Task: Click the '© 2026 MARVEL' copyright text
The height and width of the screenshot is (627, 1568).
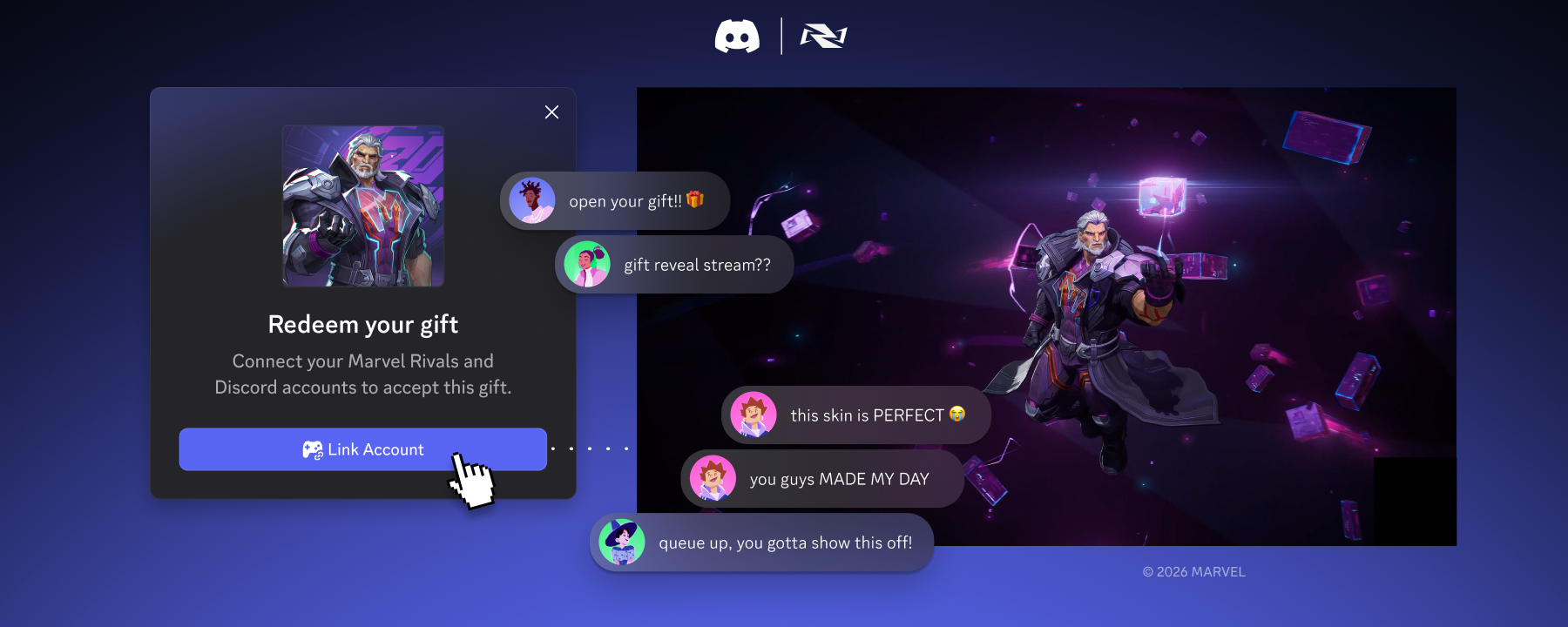Action: (1193, 572)
